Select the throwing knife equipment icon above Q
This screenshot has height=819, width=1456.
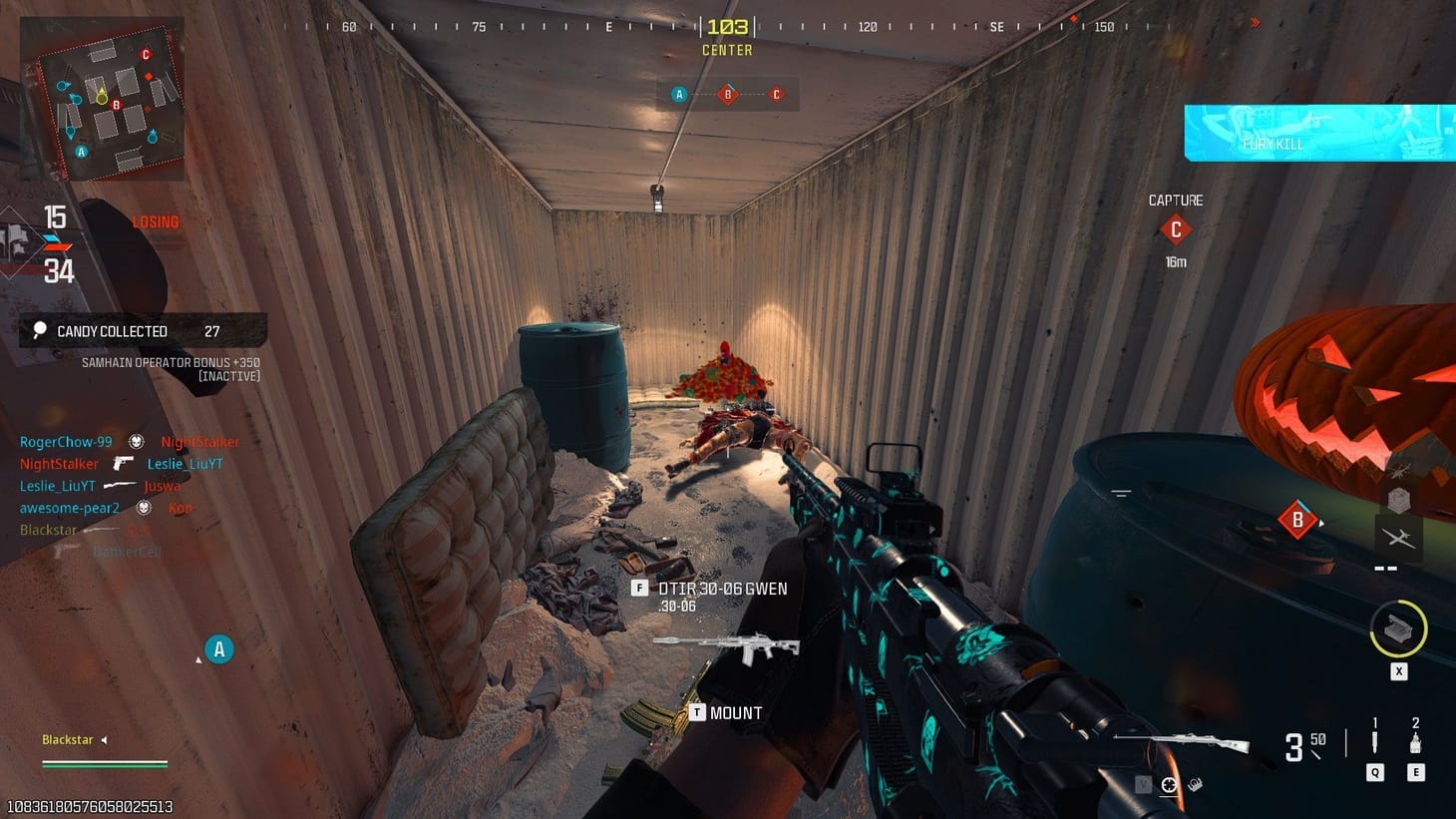pyautogui.click(x=1374, y=741)
